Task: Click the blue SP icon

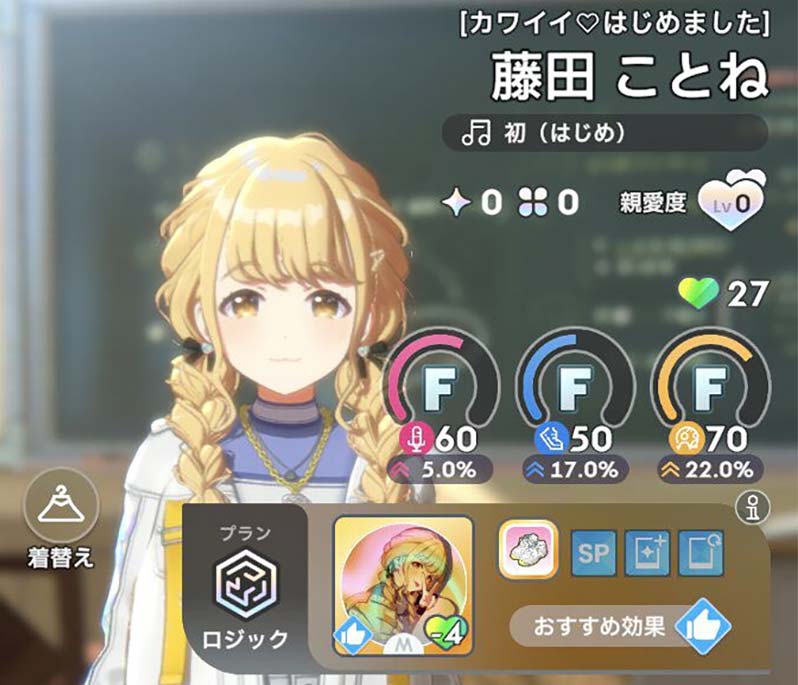Action: [x=595, y=553]
